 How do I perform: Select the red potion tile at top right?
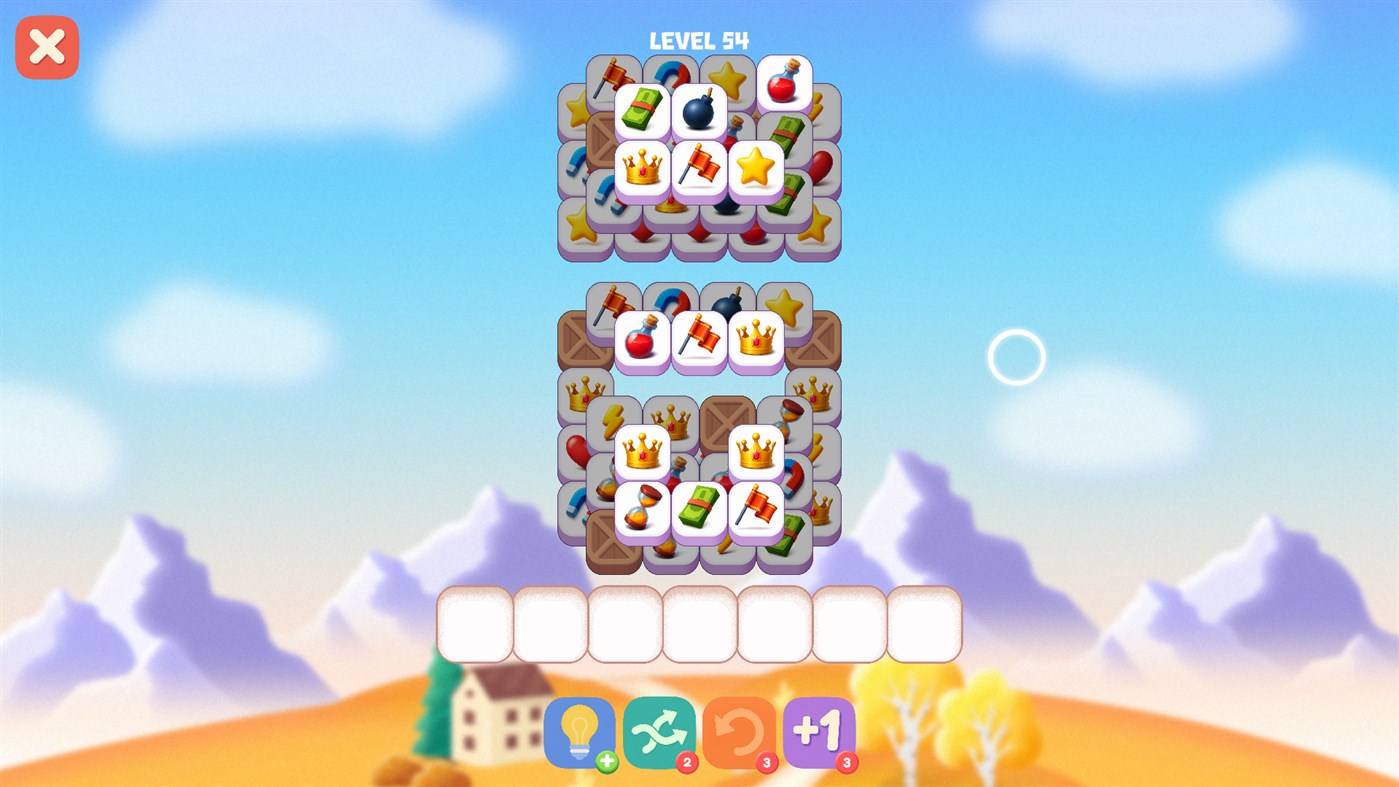[x=783, y=82]
